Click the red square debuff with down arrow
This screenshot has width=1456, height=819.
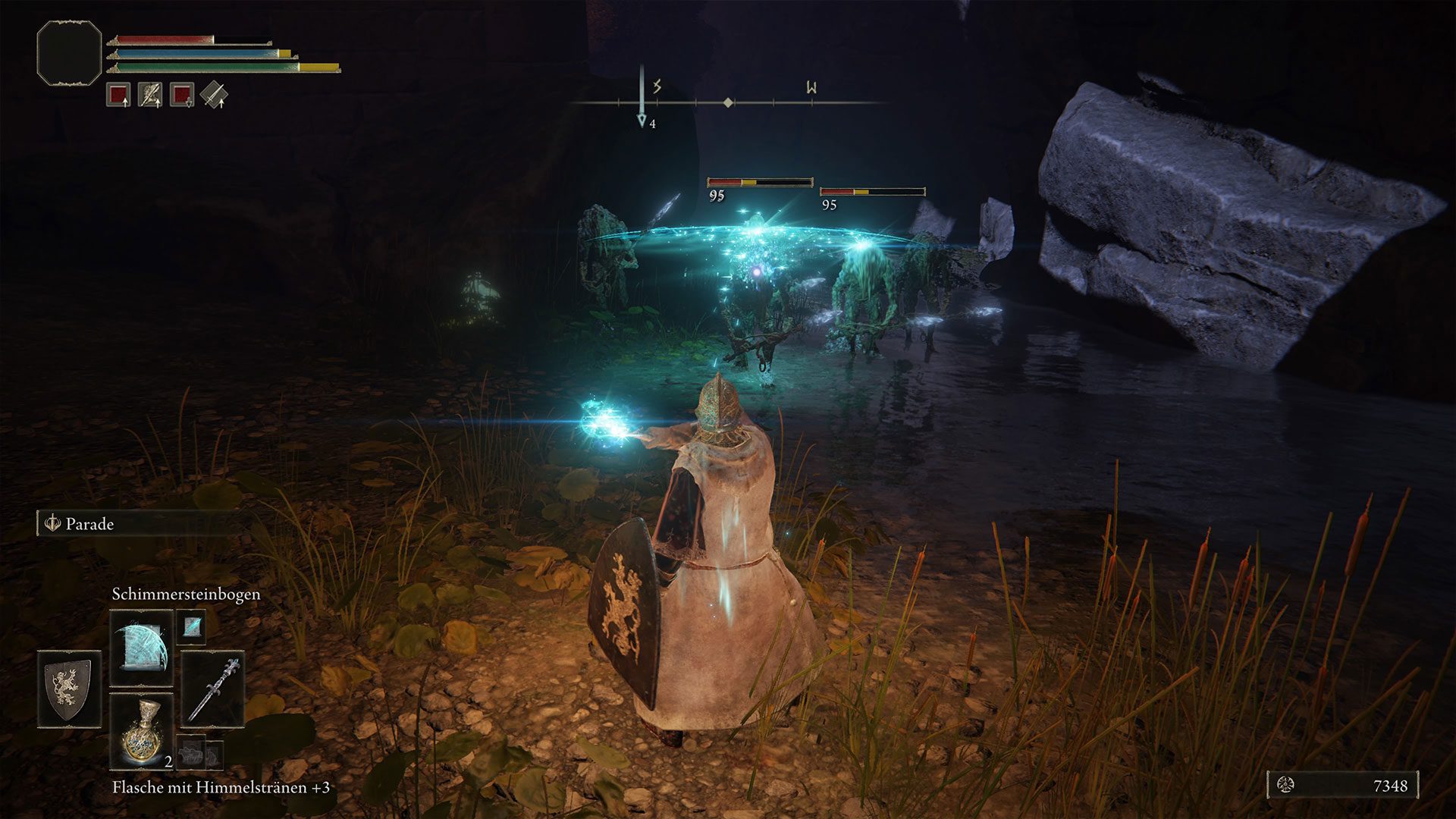[x=182, y=95]
